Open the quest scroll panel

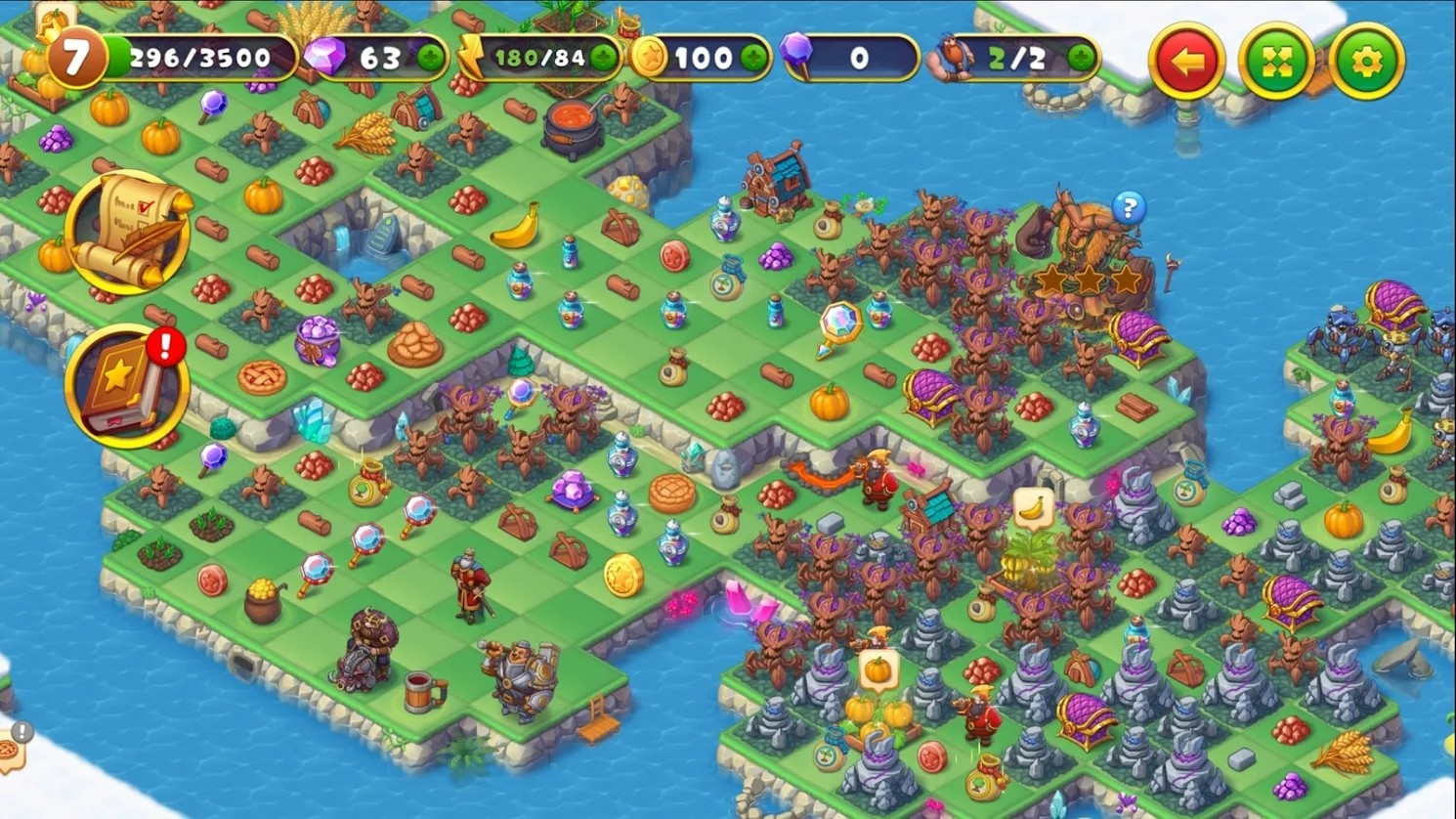pos(127,232)
